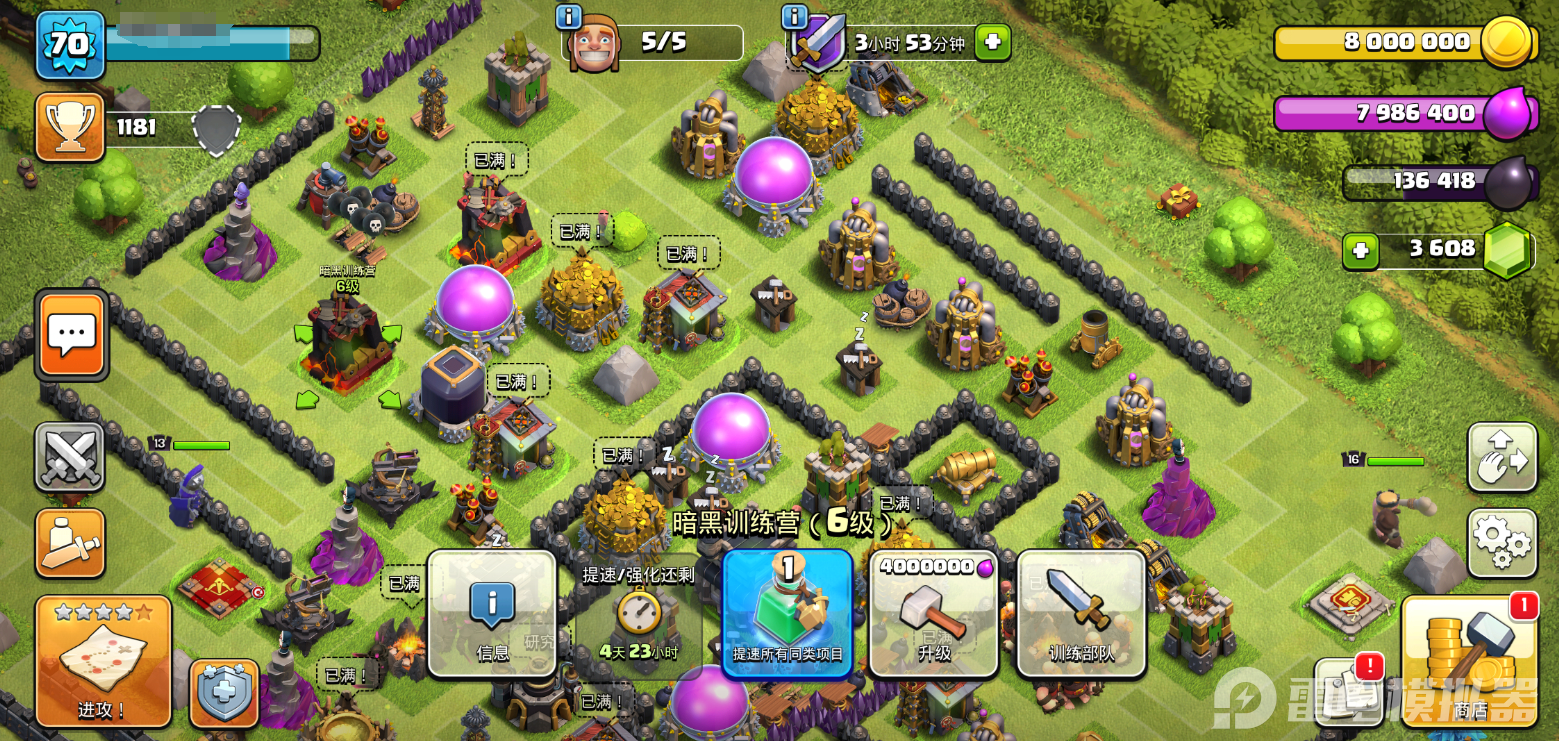Add gems with the green plus button

[x=1360, y=249]
